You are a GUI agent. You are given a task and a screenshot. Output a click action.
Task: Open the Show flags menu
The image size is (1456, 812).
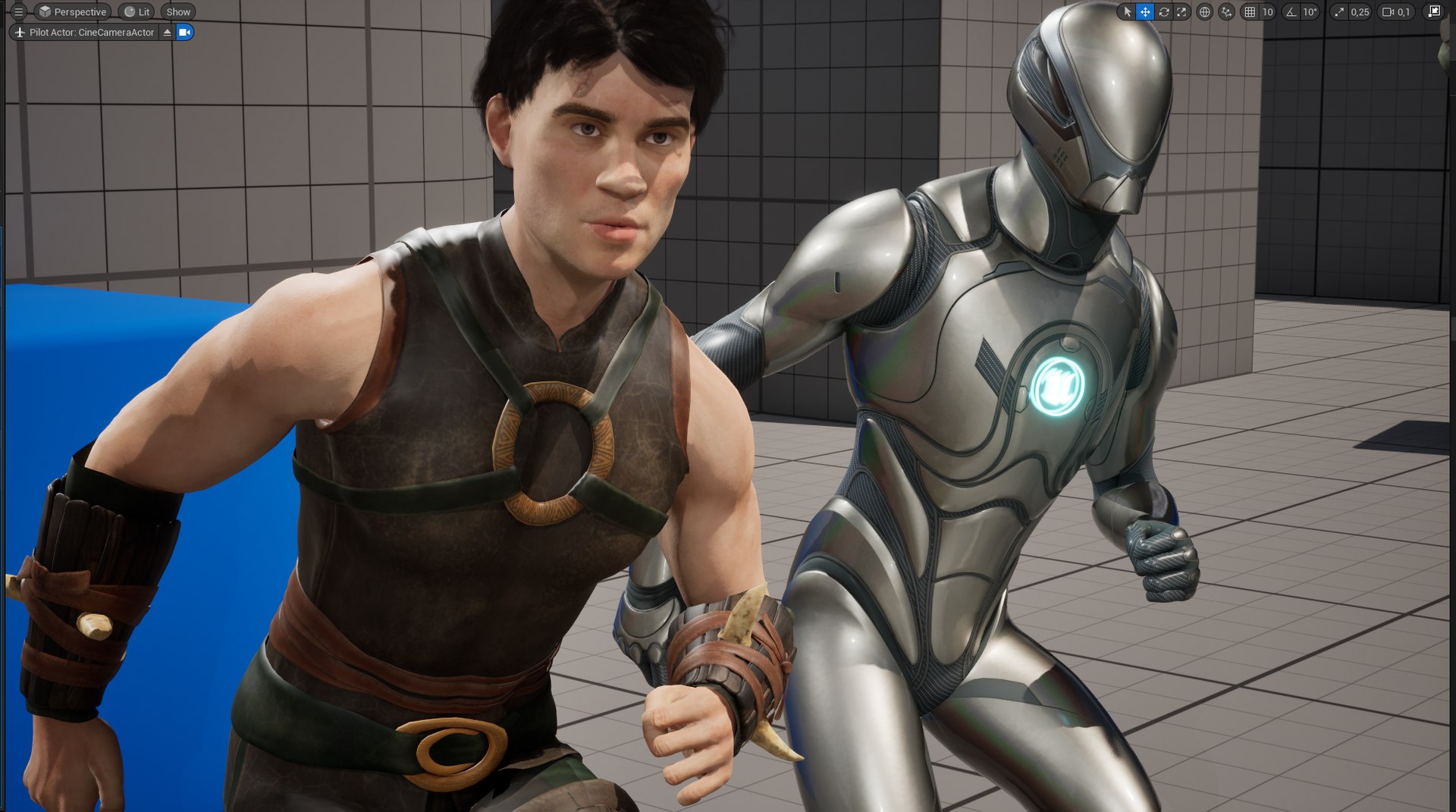pos(178,12)
